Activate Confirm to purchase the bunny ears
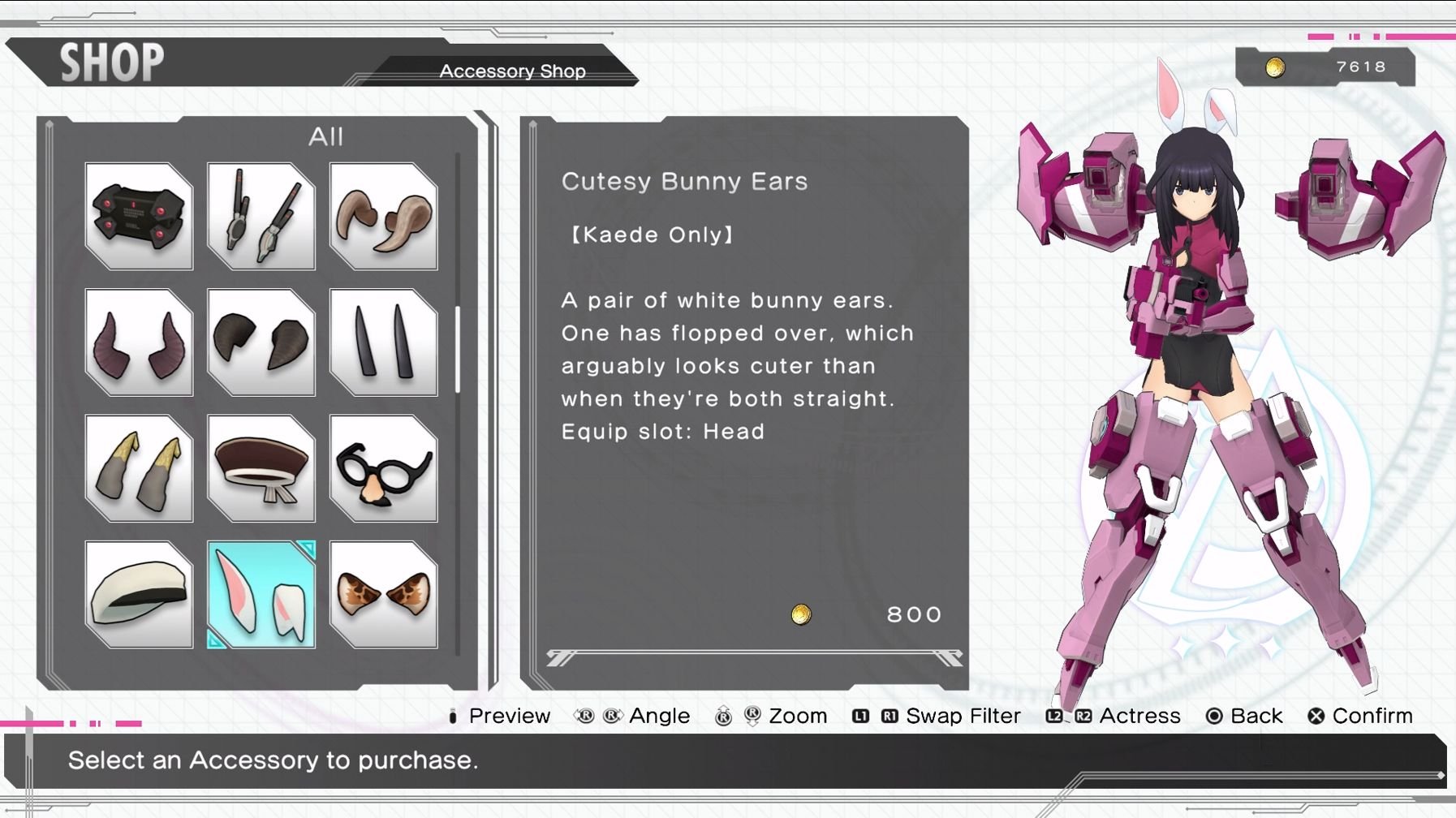This screenshot has height=818, width=1456. (x=1373, y=716)
